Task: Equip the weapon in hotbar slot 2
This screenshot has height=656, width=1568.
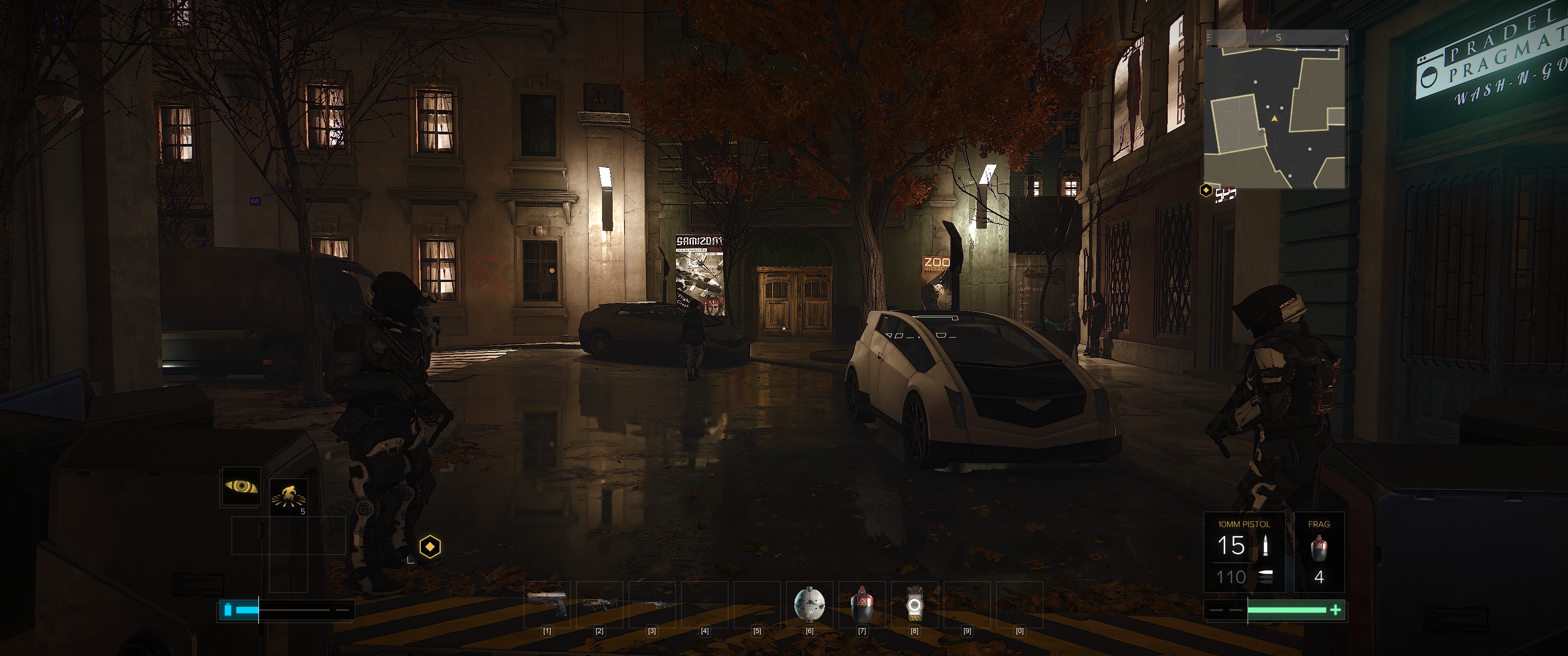Action: tap(599, 604)
